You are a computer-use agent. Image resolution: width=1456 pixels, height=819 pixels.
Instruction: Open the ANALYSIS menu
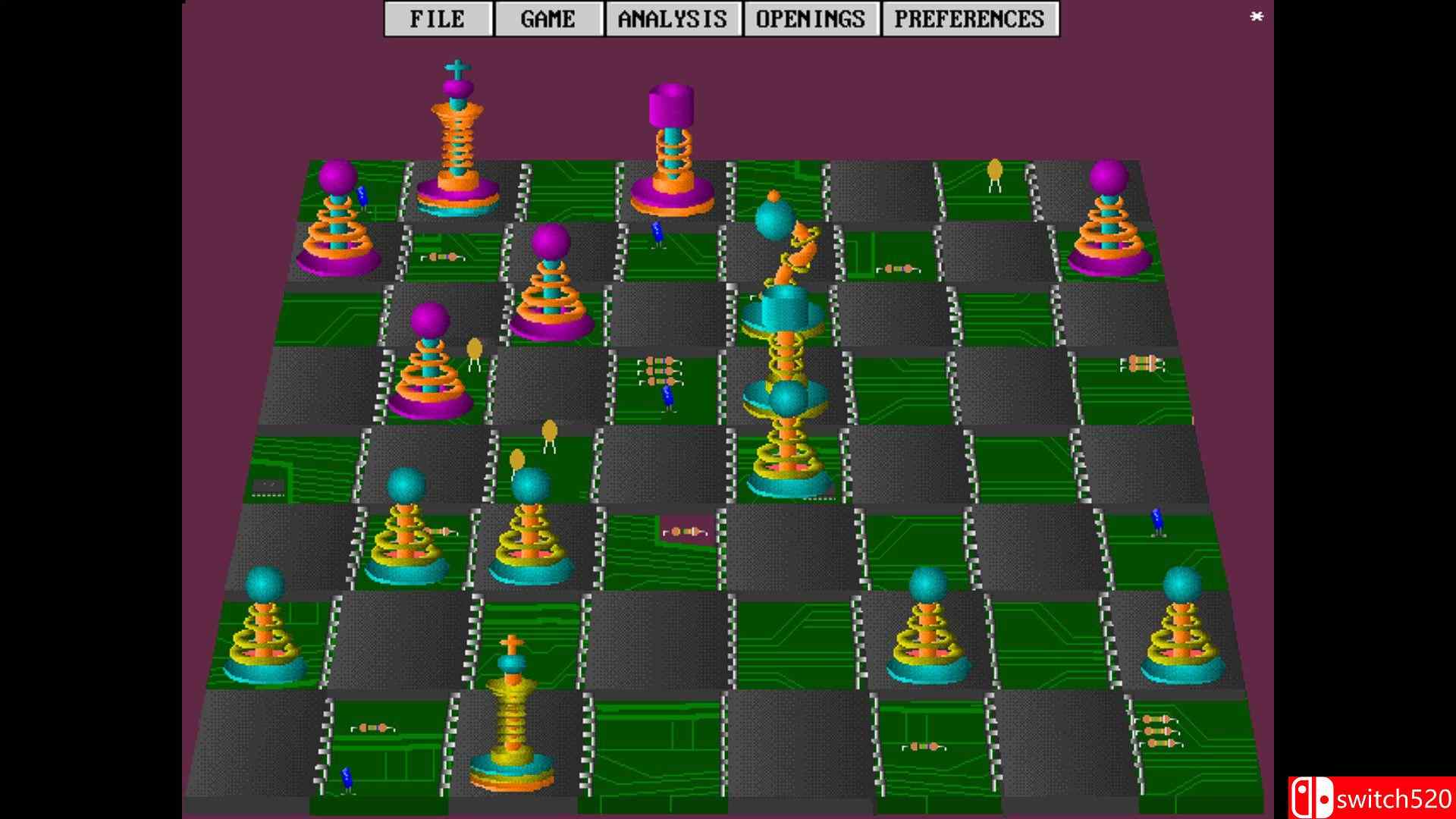pyautogui.click(x=673, y=17)
